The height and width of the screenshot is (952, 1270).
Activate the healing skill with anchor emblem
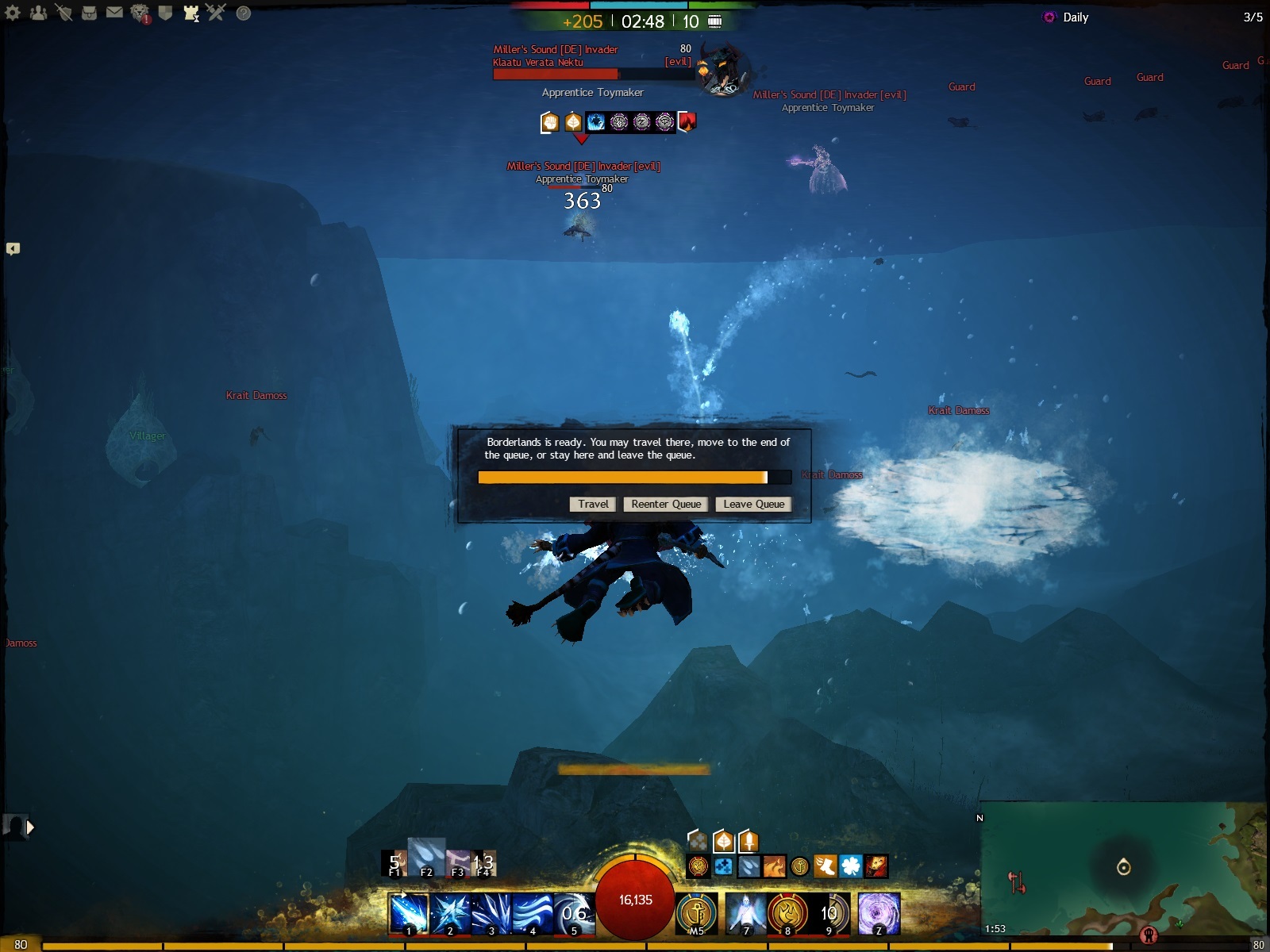[697, 914]
